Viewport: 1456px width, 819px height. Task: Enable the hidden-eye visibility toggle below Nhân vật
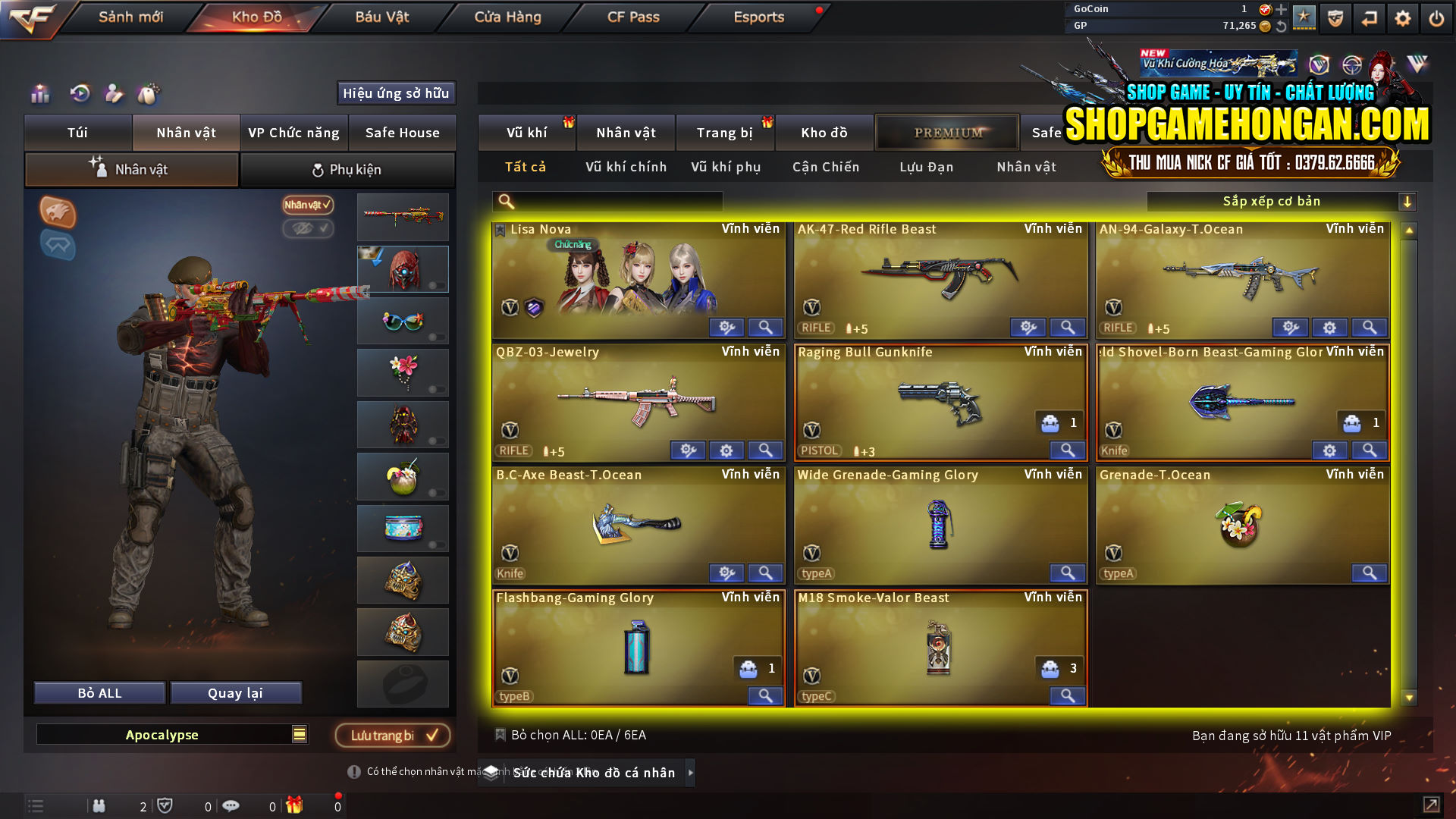(308, 229)
